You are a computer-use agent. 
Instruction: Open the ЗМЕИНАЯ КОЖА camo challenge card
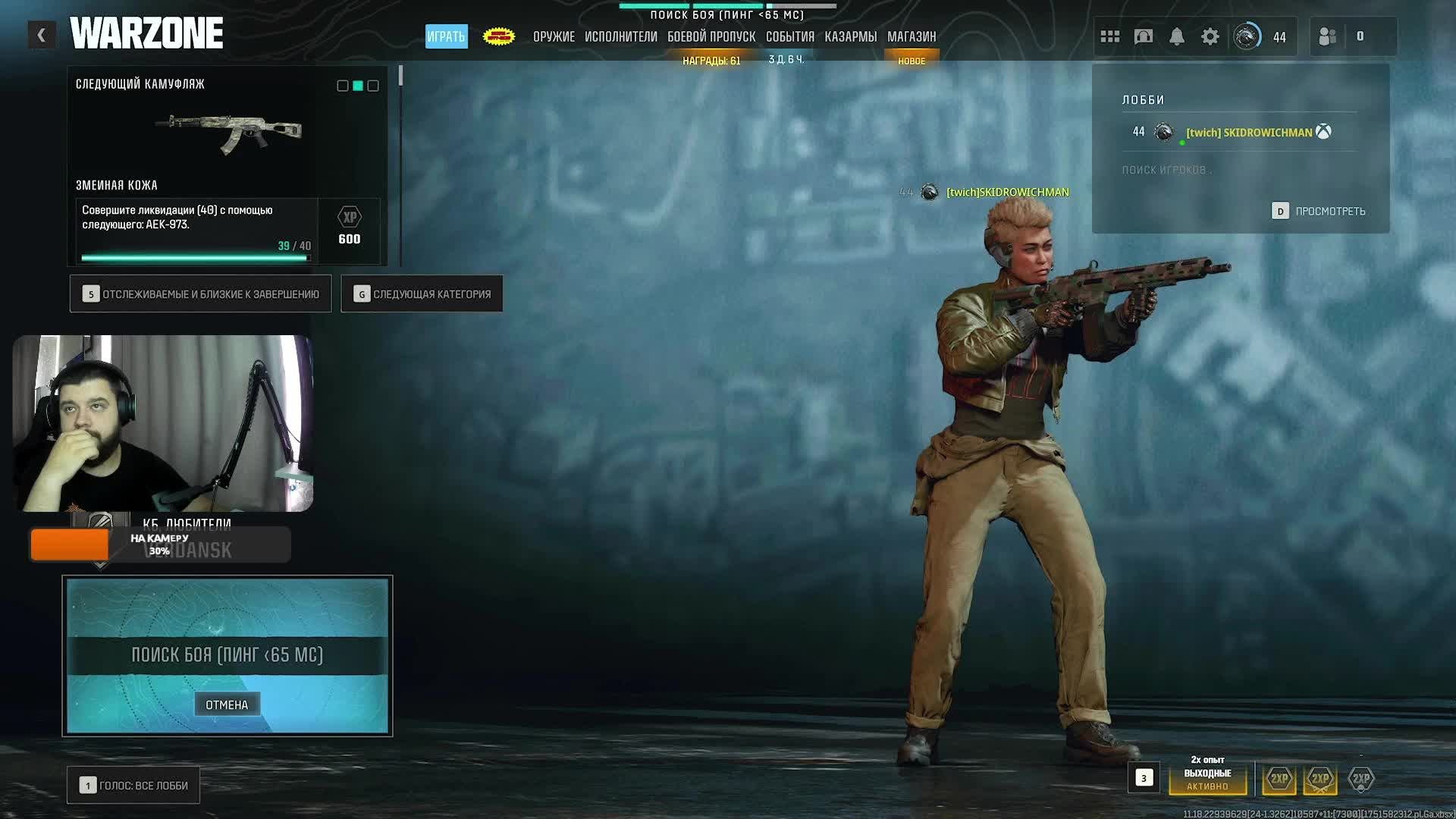tap(227, 167)
